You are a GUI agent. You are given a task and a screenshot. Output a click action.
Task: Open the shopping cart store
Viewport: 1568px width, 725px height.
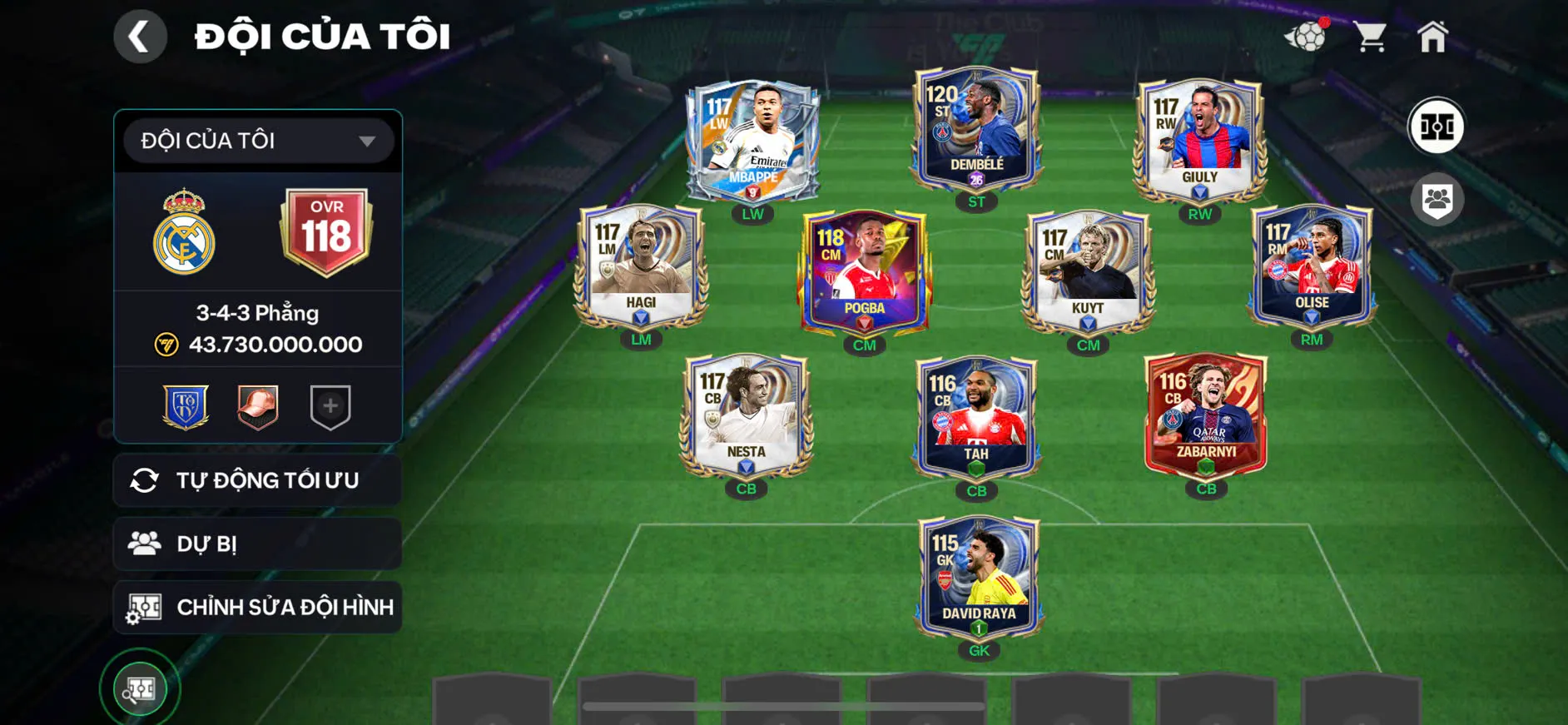[1369, 37]
